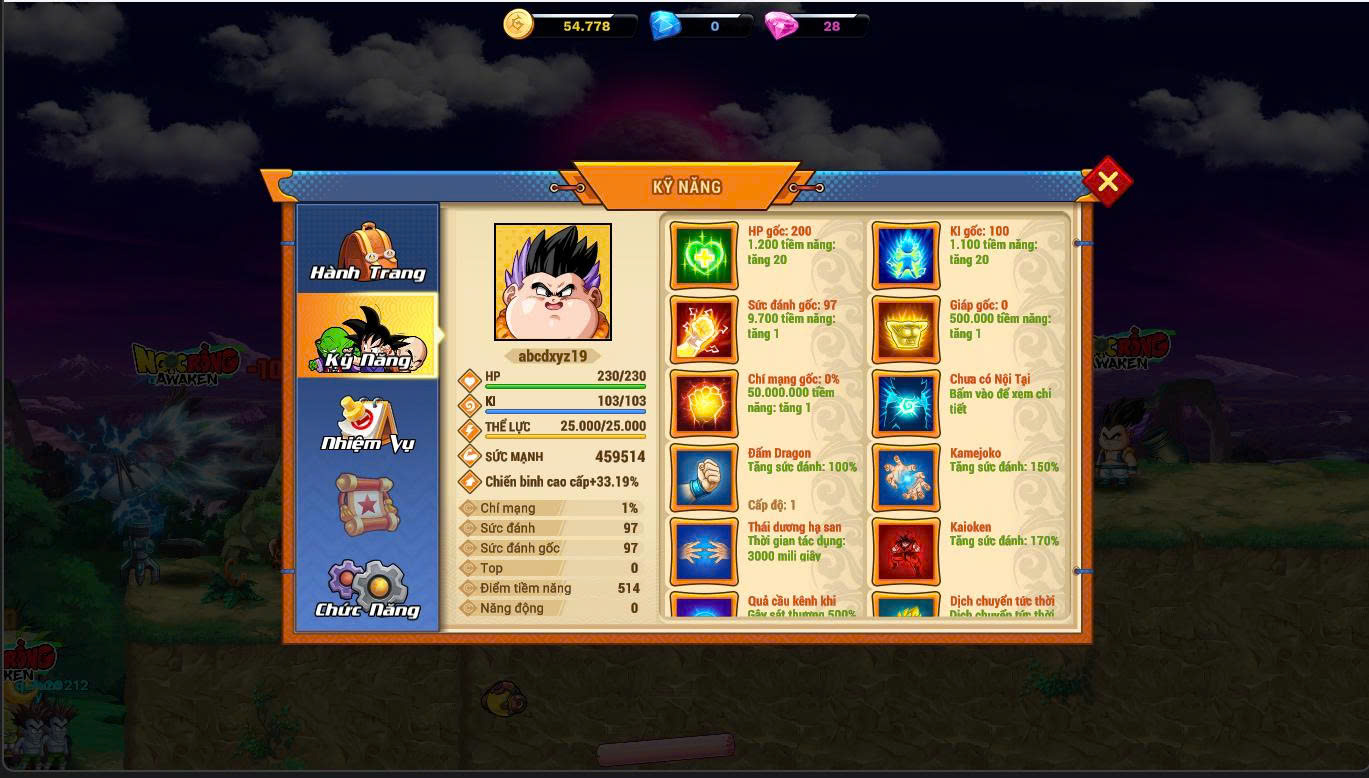Open the red star scroll tab

[367, 503]
